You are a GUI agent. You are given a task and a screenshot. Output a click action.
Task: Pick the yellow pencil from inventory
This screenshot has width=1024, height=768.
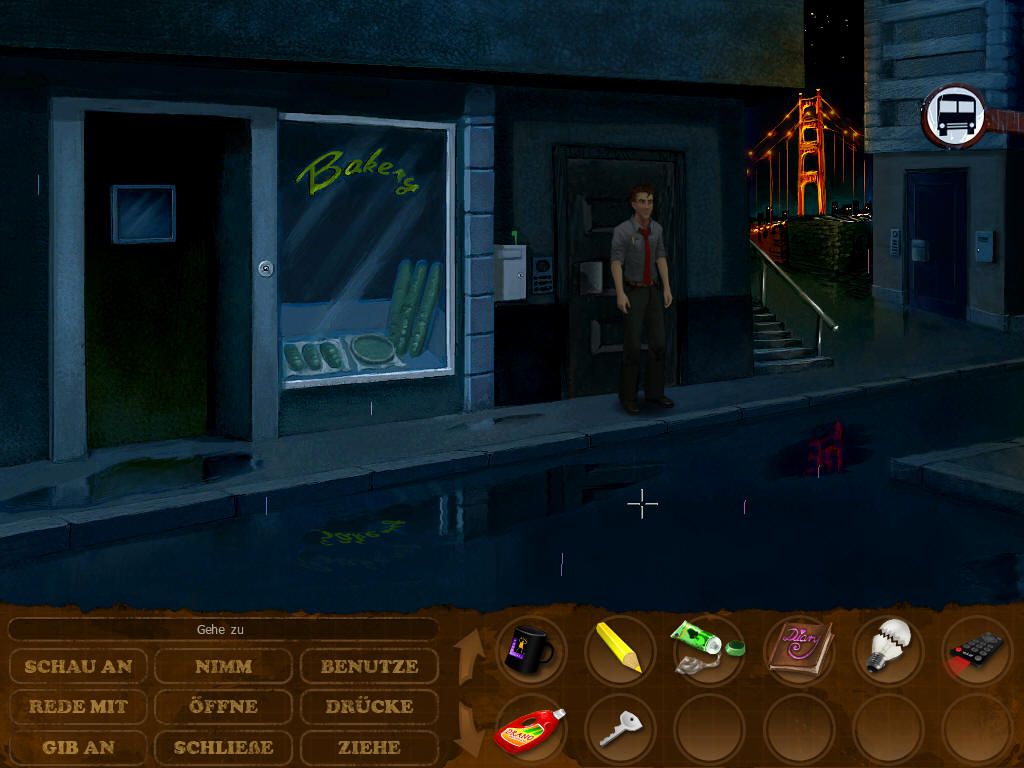(x=619, y=648)
